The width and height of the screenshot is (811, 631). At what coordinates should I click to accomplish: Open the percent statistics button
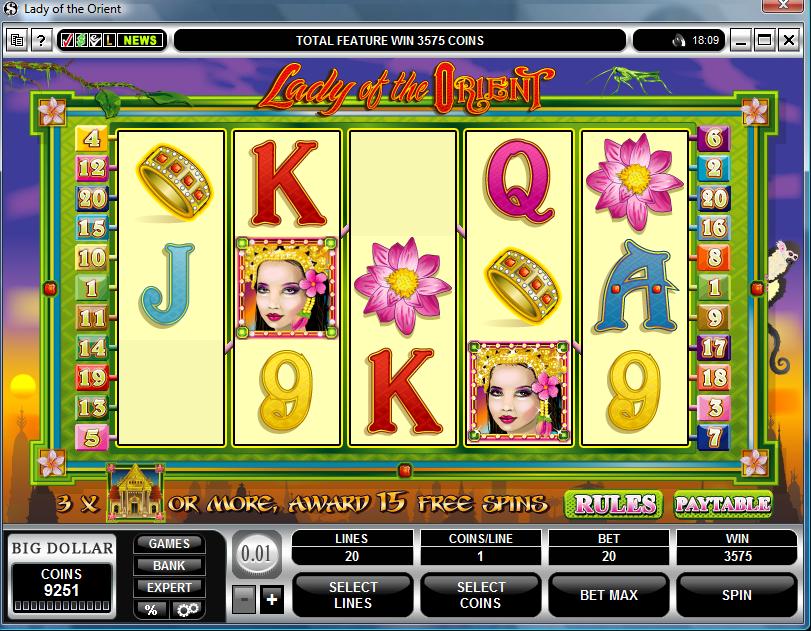(151, 609)
